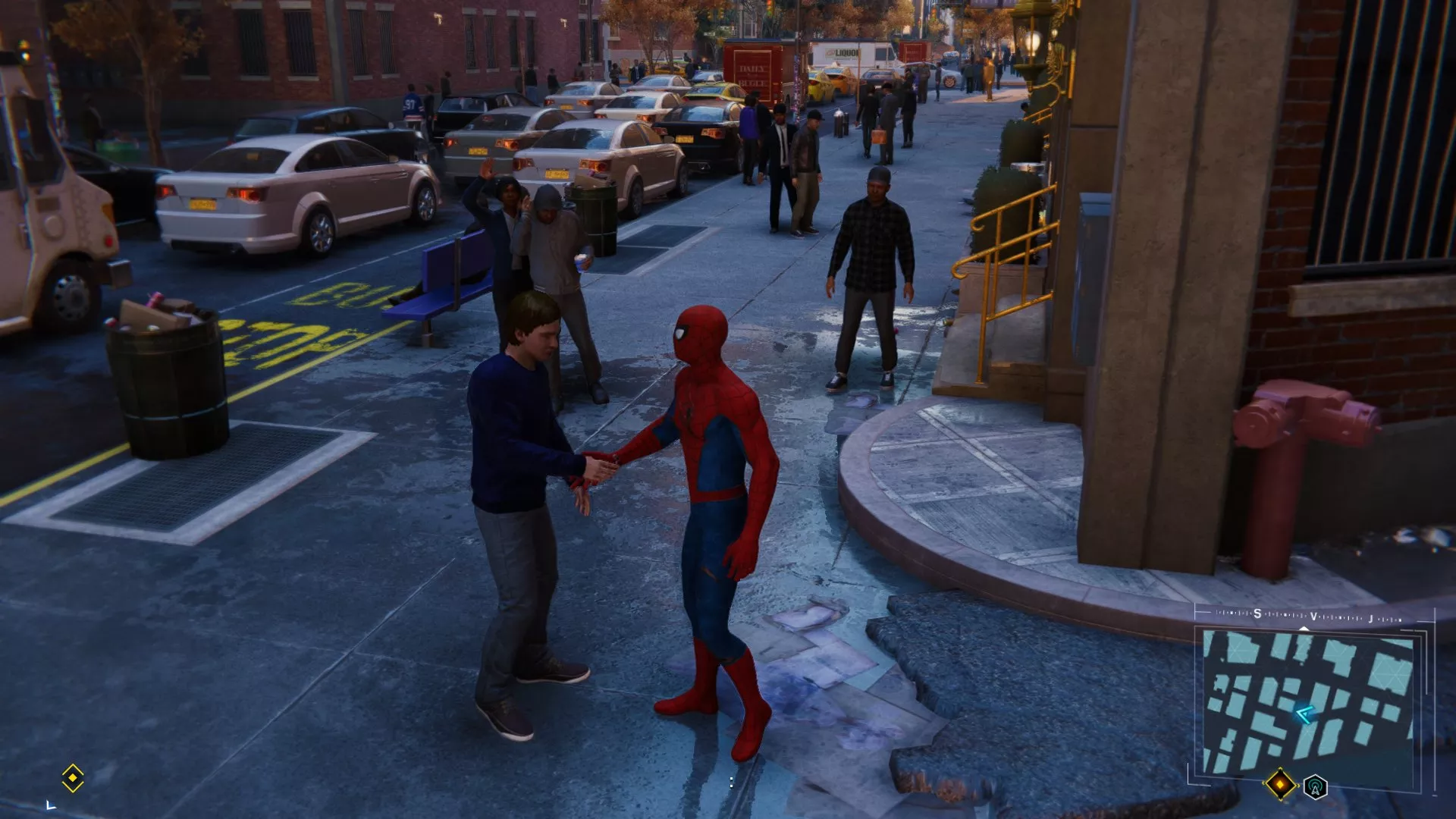Screen dimensions: 1456x819
Task: Click the 'S' street label on the compass strip
Action: coord(1257,613)
